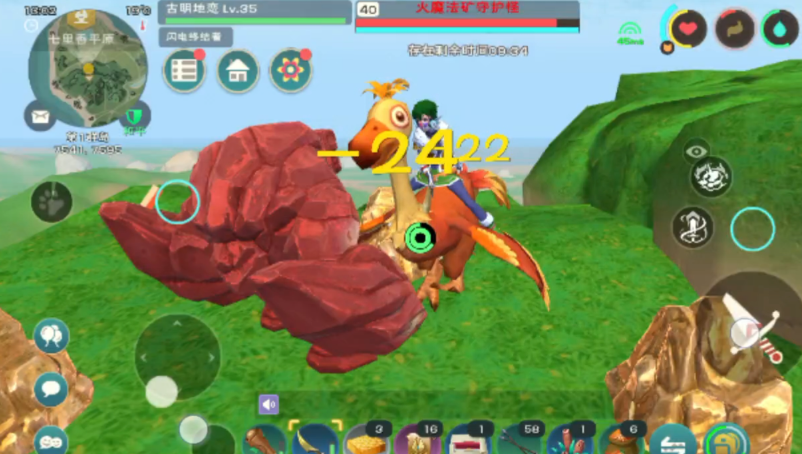Toggle the eye view button

pyautogui.click(x=697, y=152)
